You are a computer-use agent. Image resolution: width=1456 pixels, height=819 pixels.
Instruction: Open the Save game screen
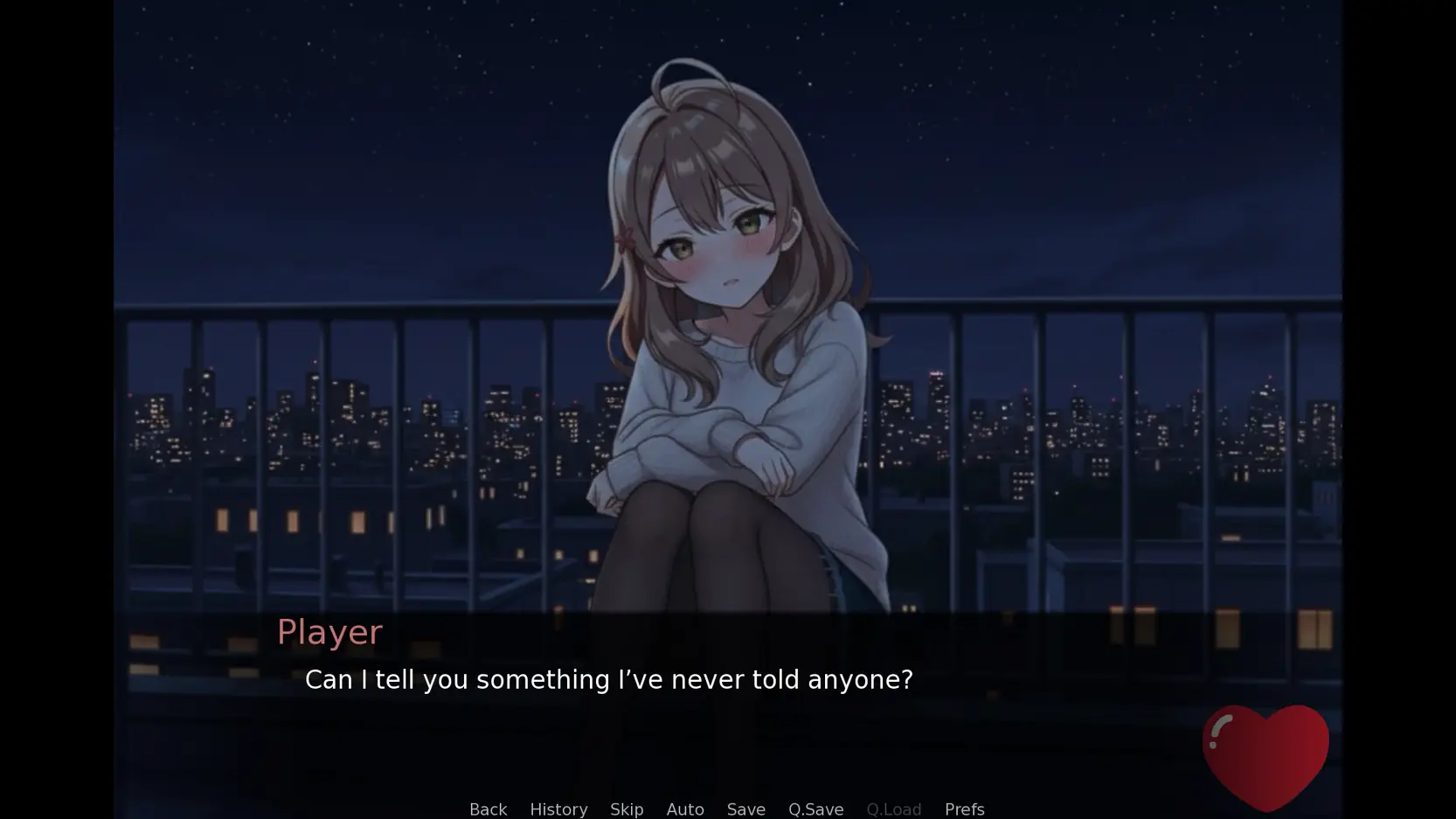(x=745, y=809)
